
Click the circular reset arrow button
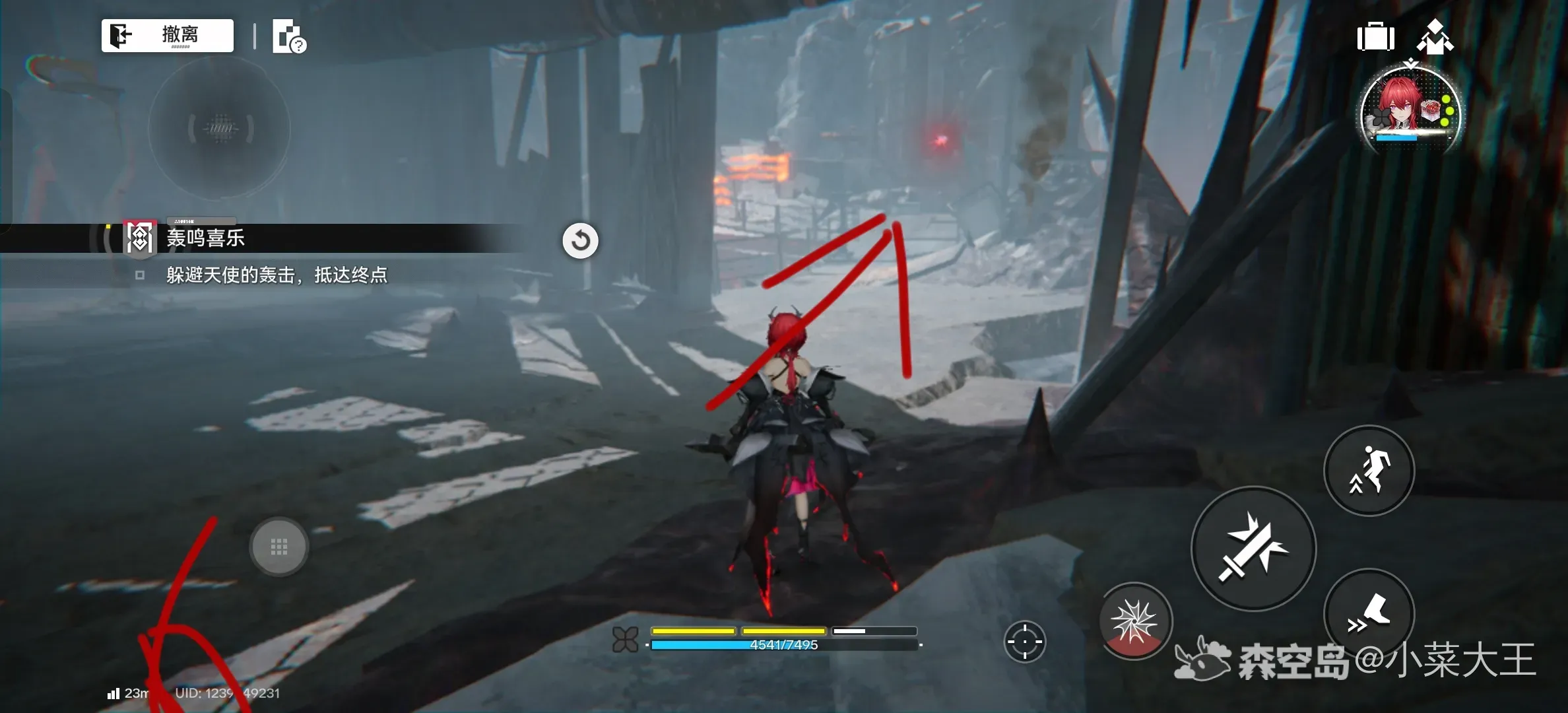tap(580, 240)
